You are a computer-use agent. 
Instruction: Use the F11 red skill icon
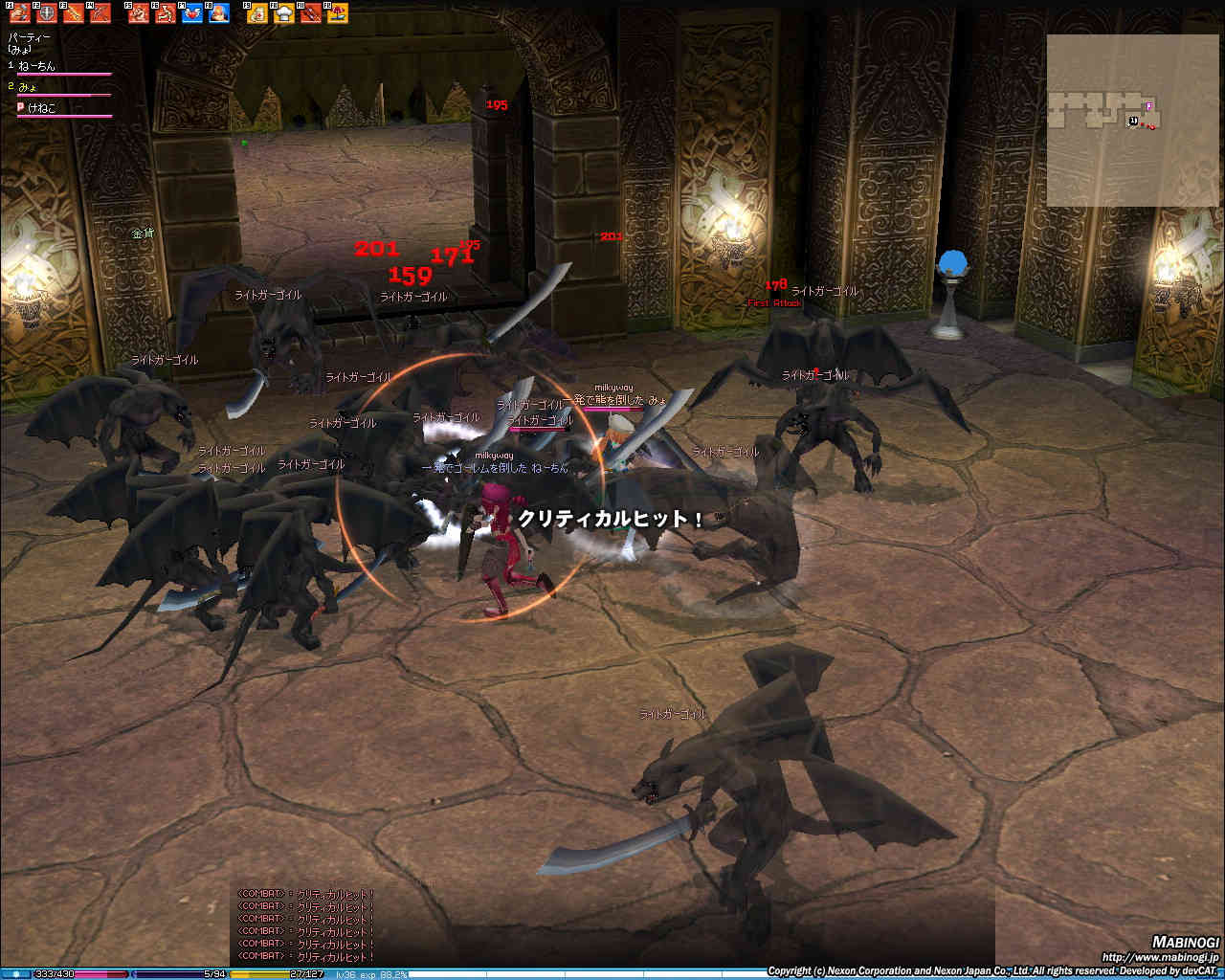click(310, 13)
